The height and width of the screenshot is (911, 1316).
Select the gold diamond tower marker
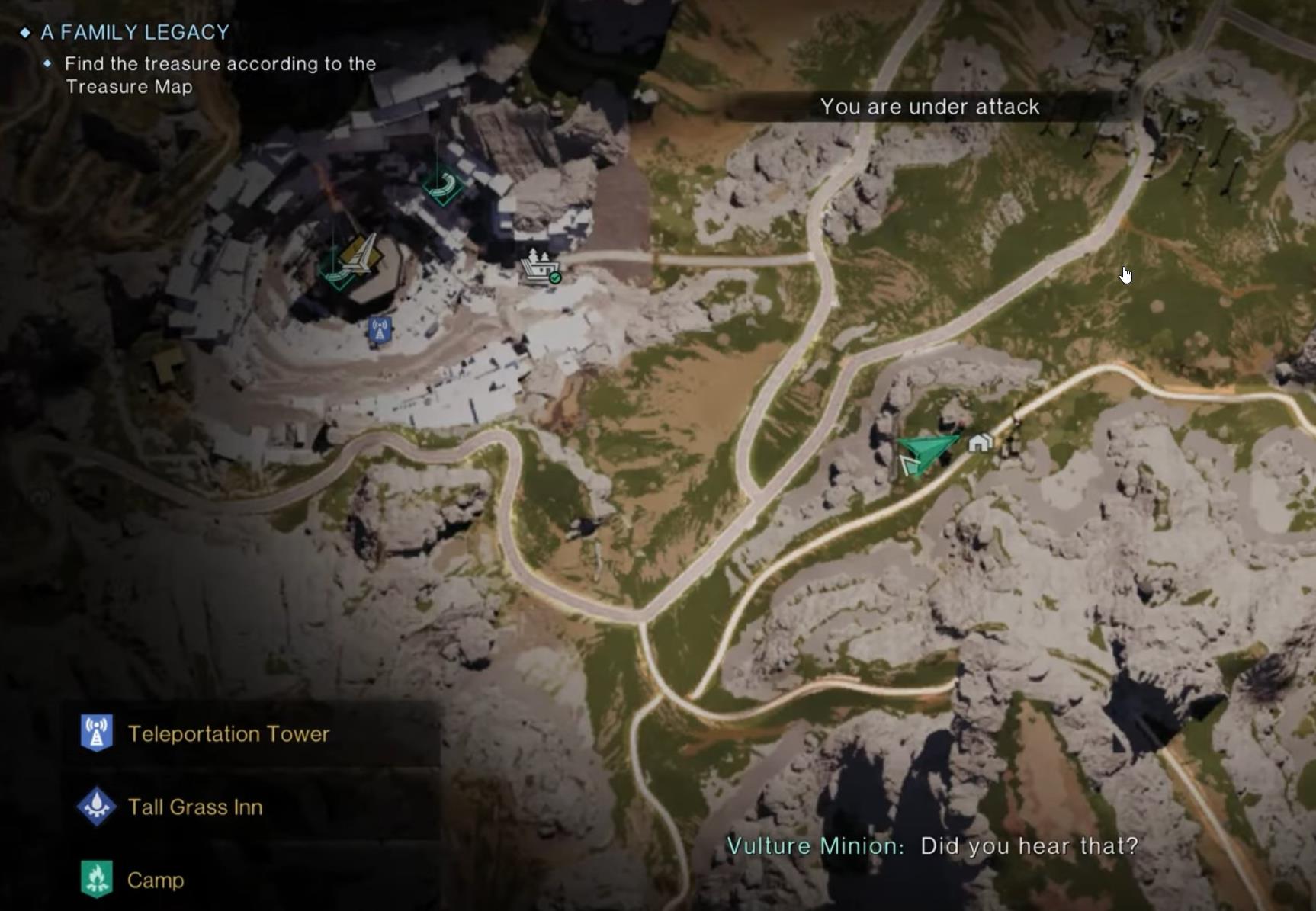[361, 254]
